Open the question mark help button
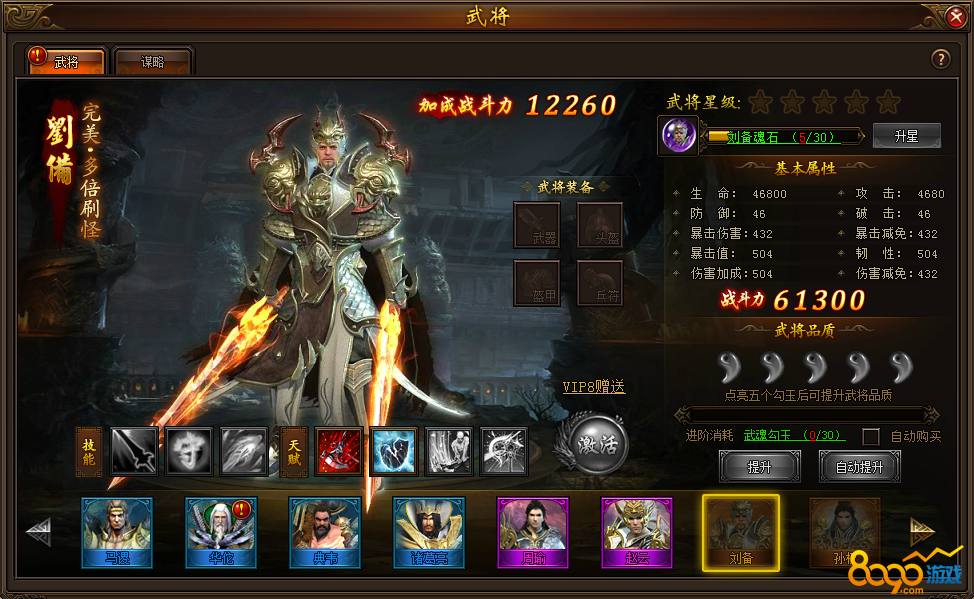Image resolution: width=974 pixels, height=599 pixels. [x=940, y=59]
